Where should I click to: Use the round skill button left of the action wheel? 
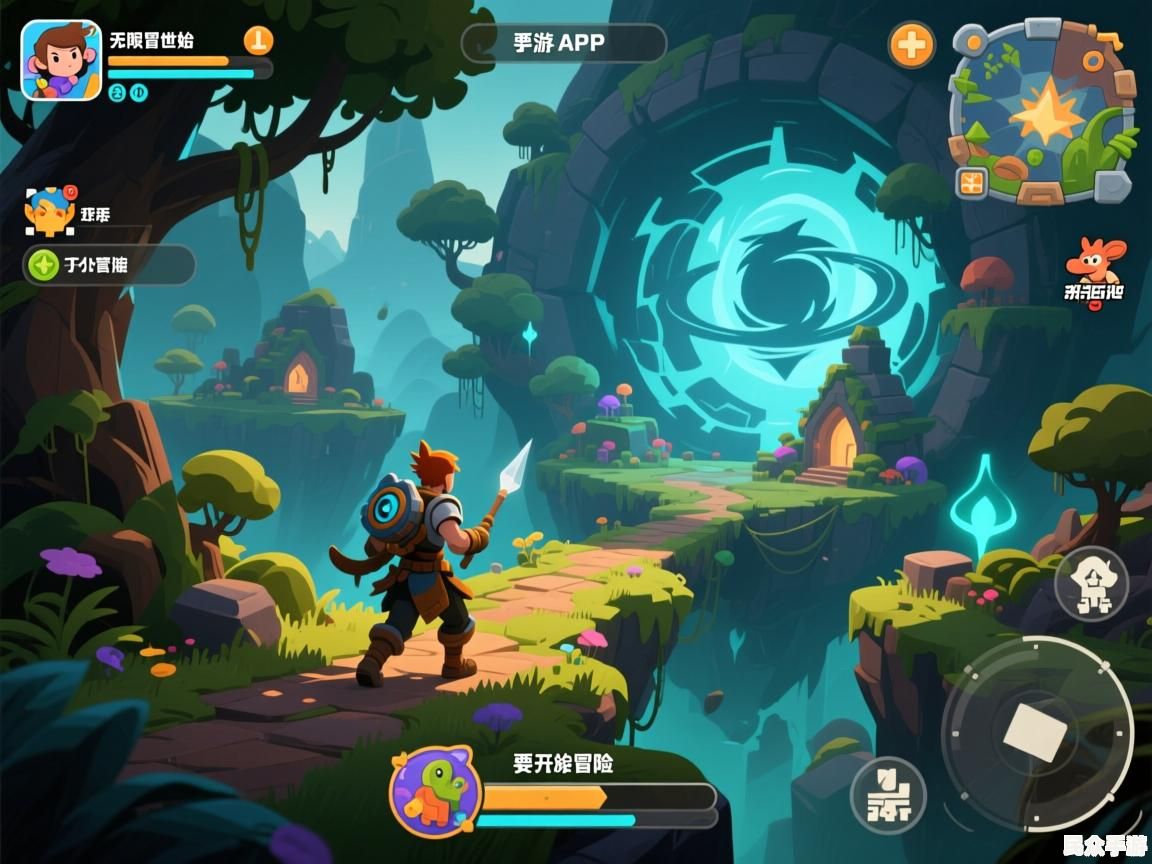(x=887, y=796)
